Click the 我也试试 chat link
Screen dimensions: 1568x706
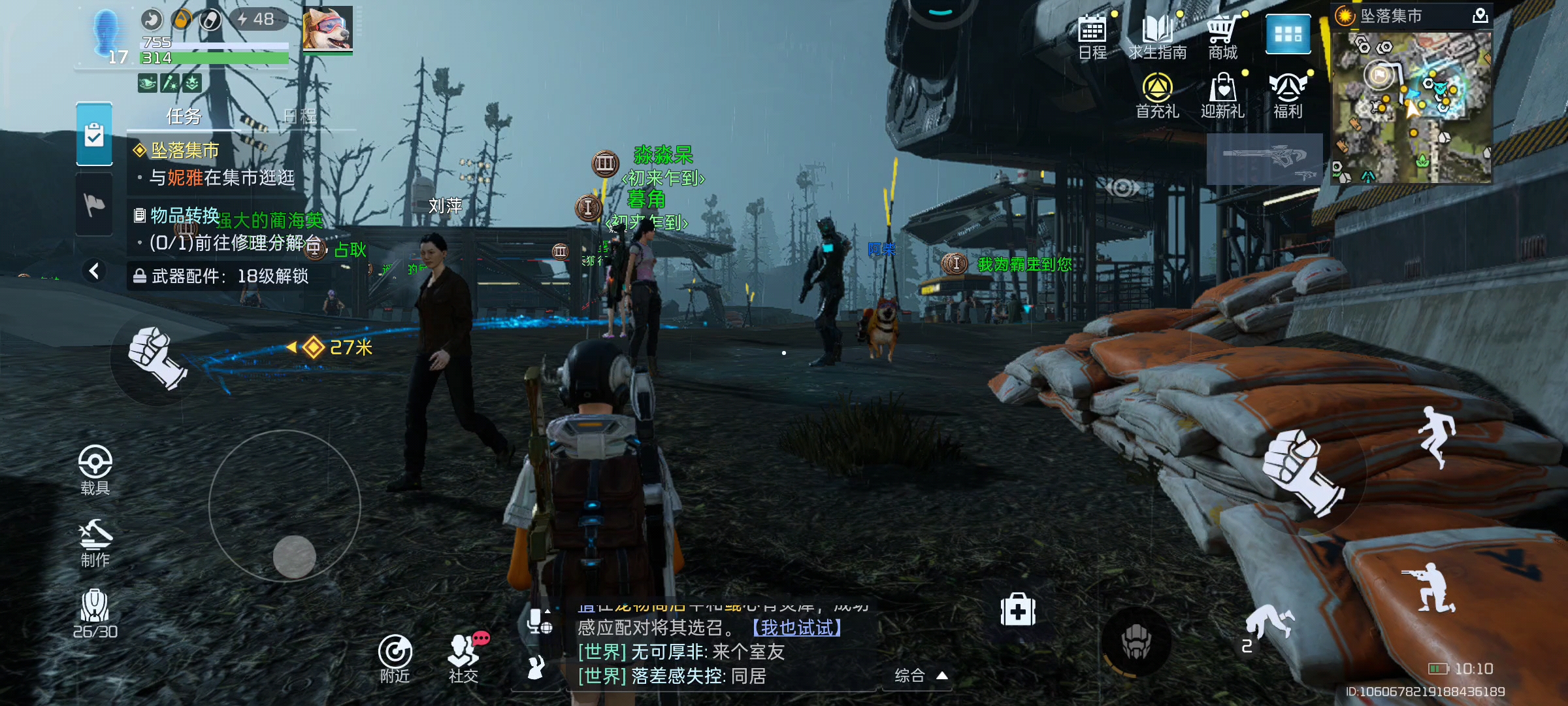click(797, 628)
